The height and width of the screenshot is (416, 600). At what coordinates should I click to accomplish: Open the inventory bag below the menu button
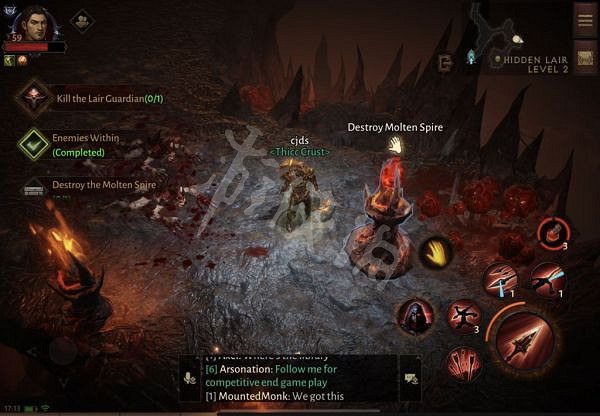click(585, 59)
